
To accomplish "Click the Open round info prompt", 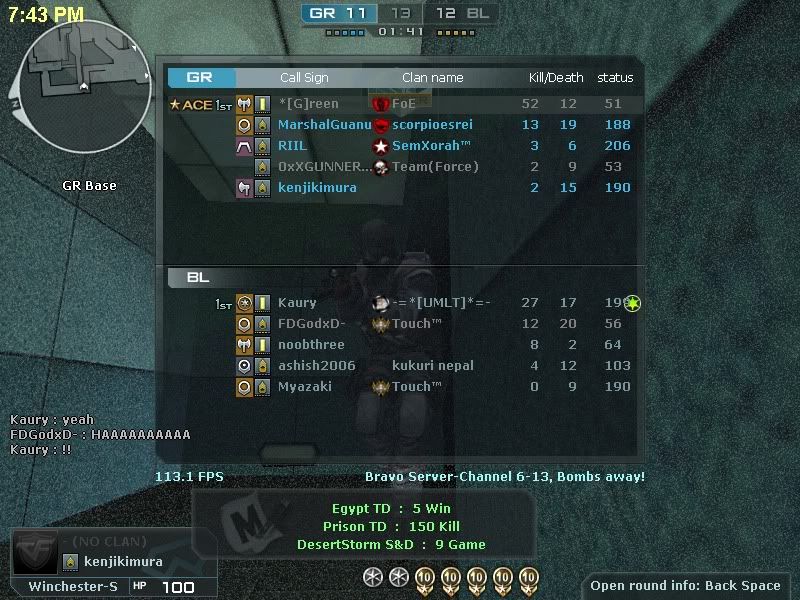I will 685,586.
